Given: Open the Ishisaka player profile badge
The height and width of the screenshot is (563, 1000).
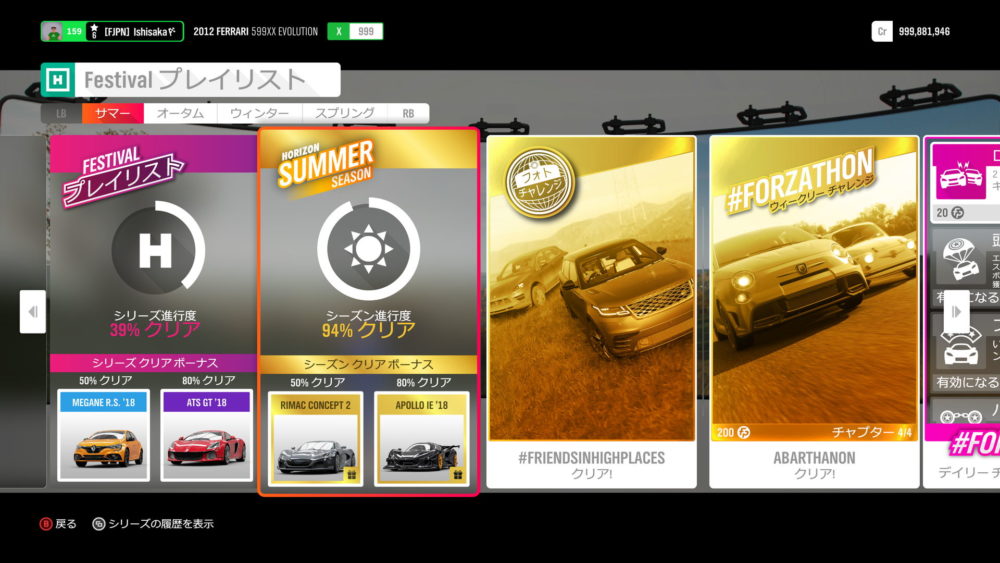Looking at the screenshot, I should click(112, 32).
